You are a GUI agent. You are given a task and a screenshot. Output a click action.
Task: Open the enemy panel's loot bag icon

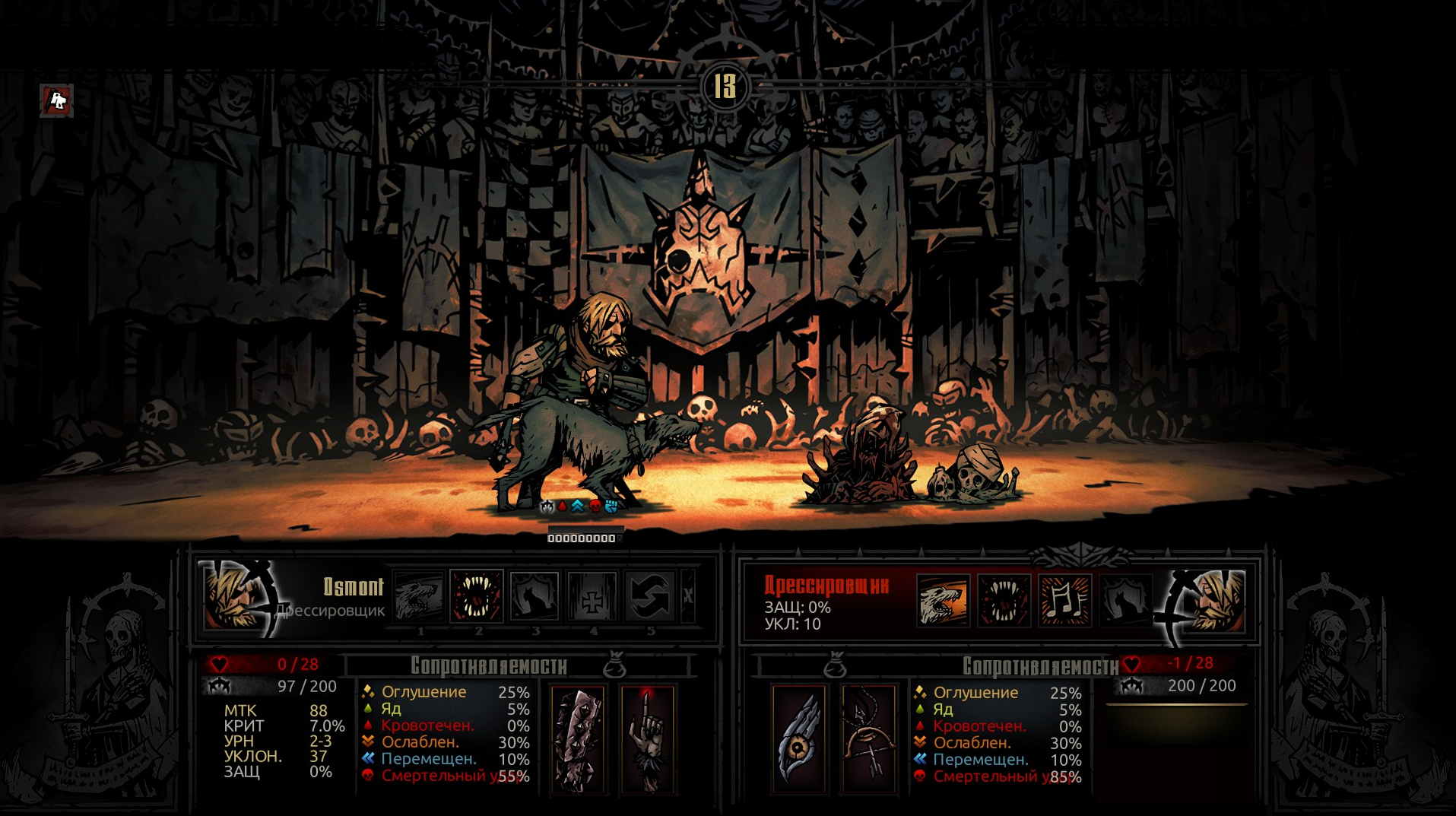pyautogui.click(x=836, y=667)
